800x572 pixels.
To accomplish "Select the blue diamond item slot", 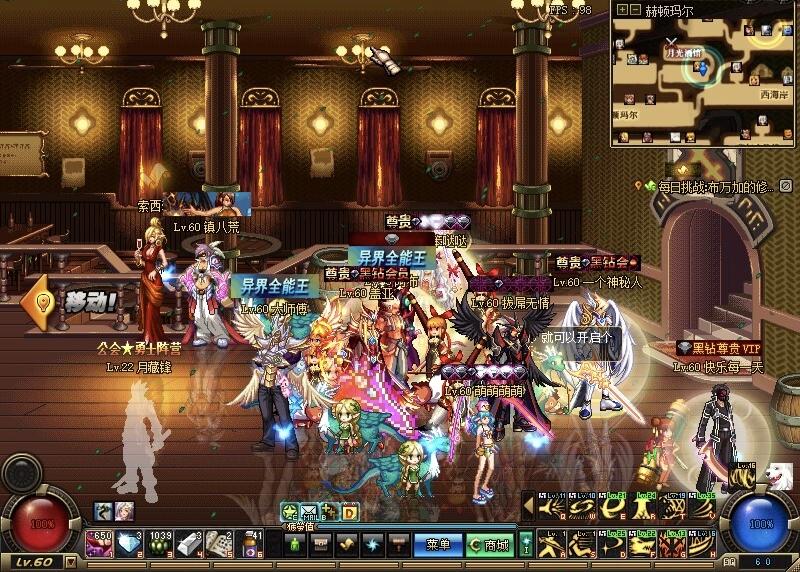I will coord(132,544).
